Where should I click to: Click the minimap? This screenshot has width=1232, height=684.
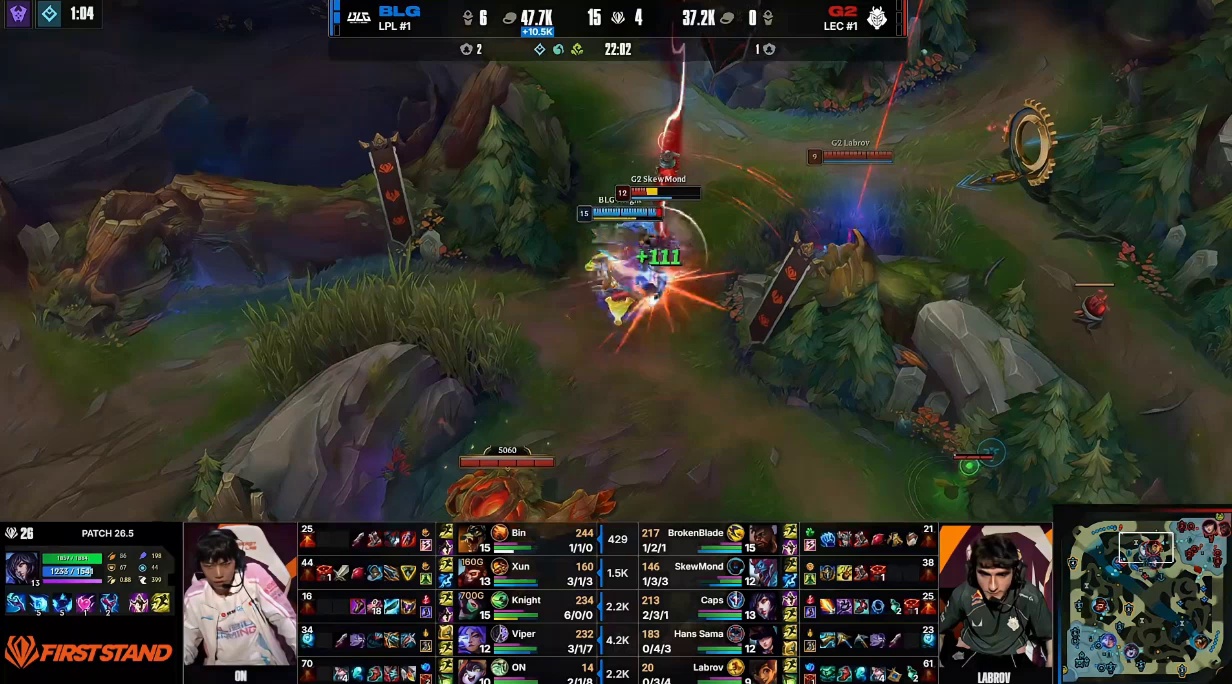(x=1143, y=597)
